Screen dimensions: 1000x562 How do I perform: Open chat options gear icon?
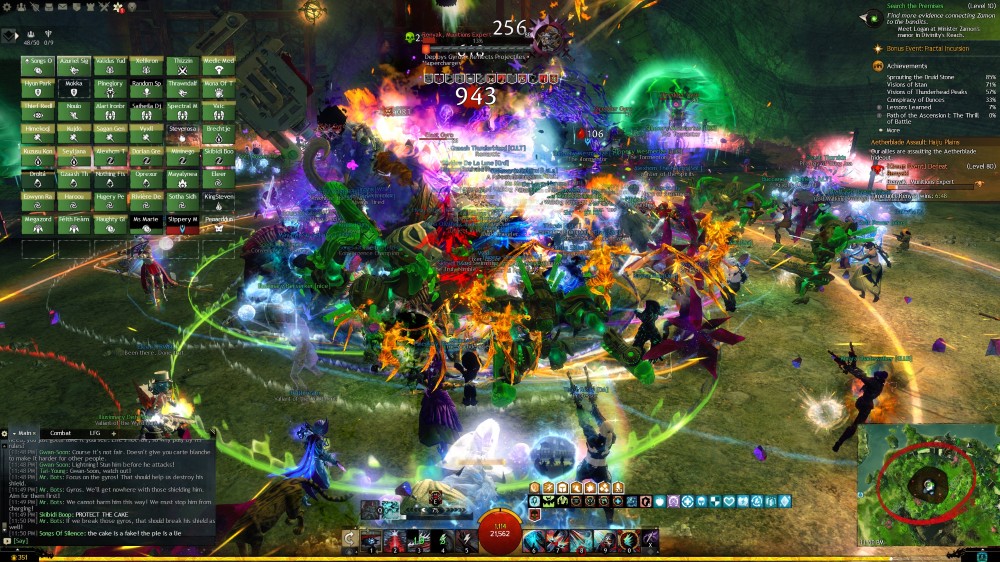(5, 433)
